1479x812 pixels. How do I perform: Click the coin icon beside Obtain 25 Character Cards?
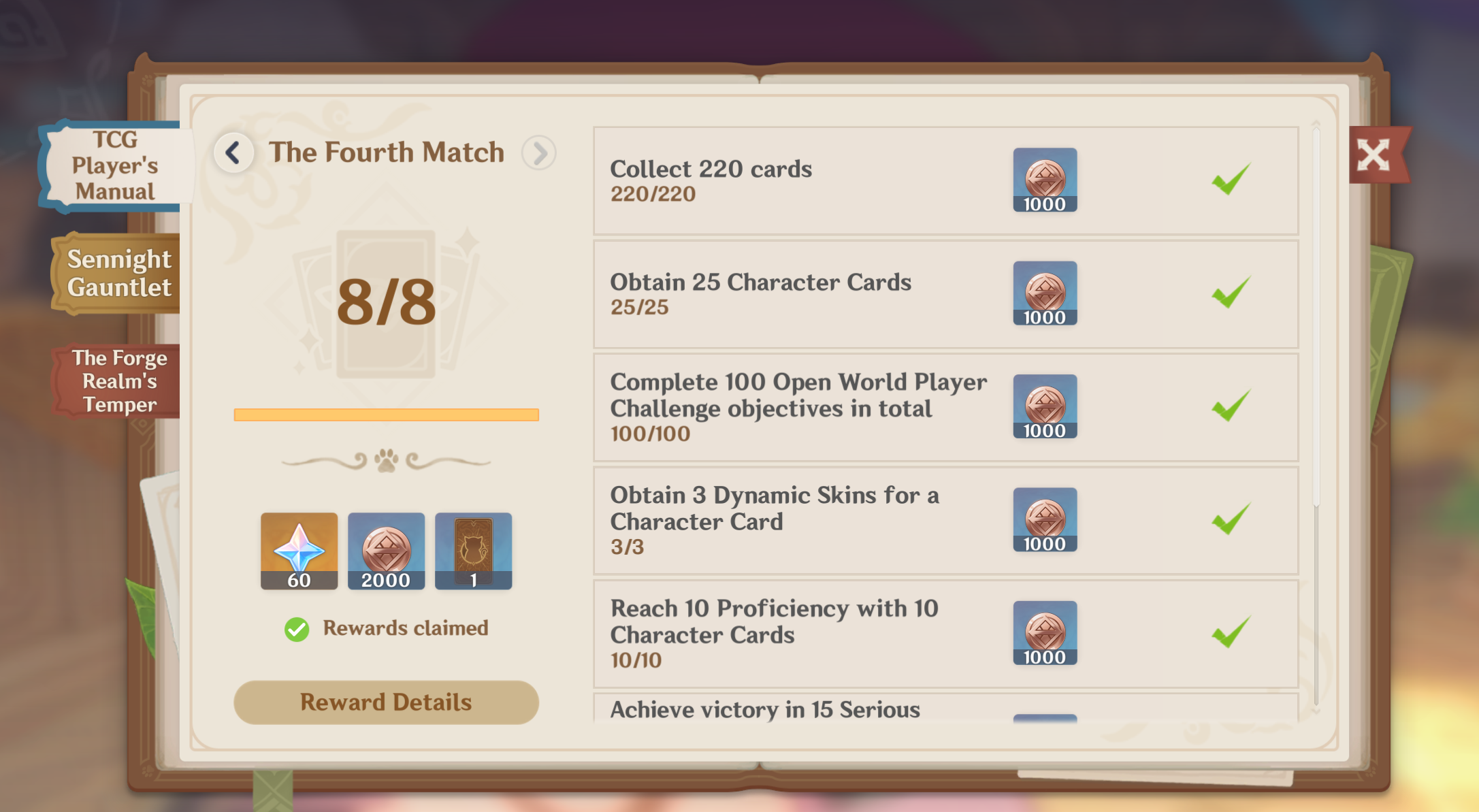pos(1045,294)
